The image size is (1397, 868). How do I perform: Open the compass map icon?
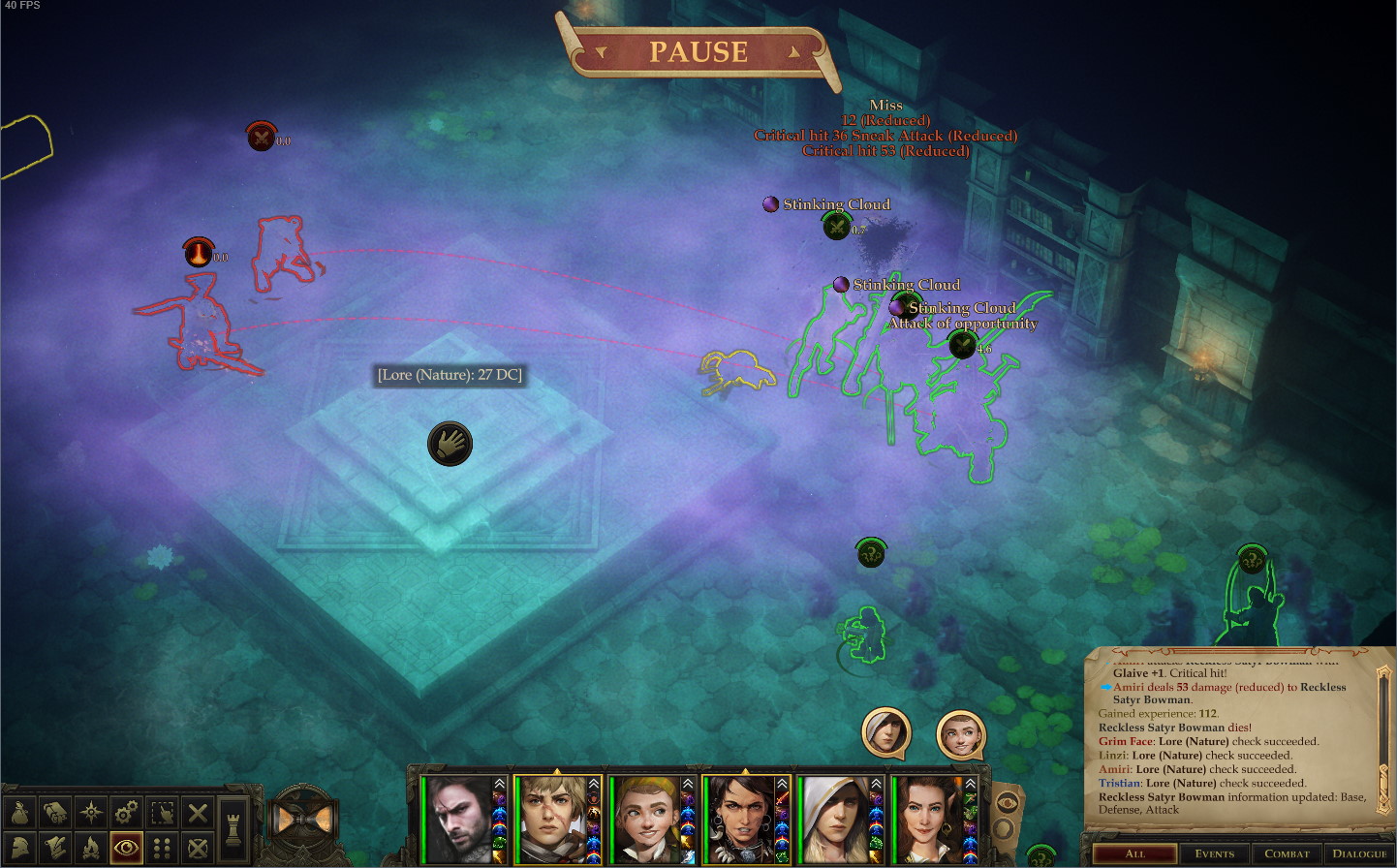click(90, 812)
